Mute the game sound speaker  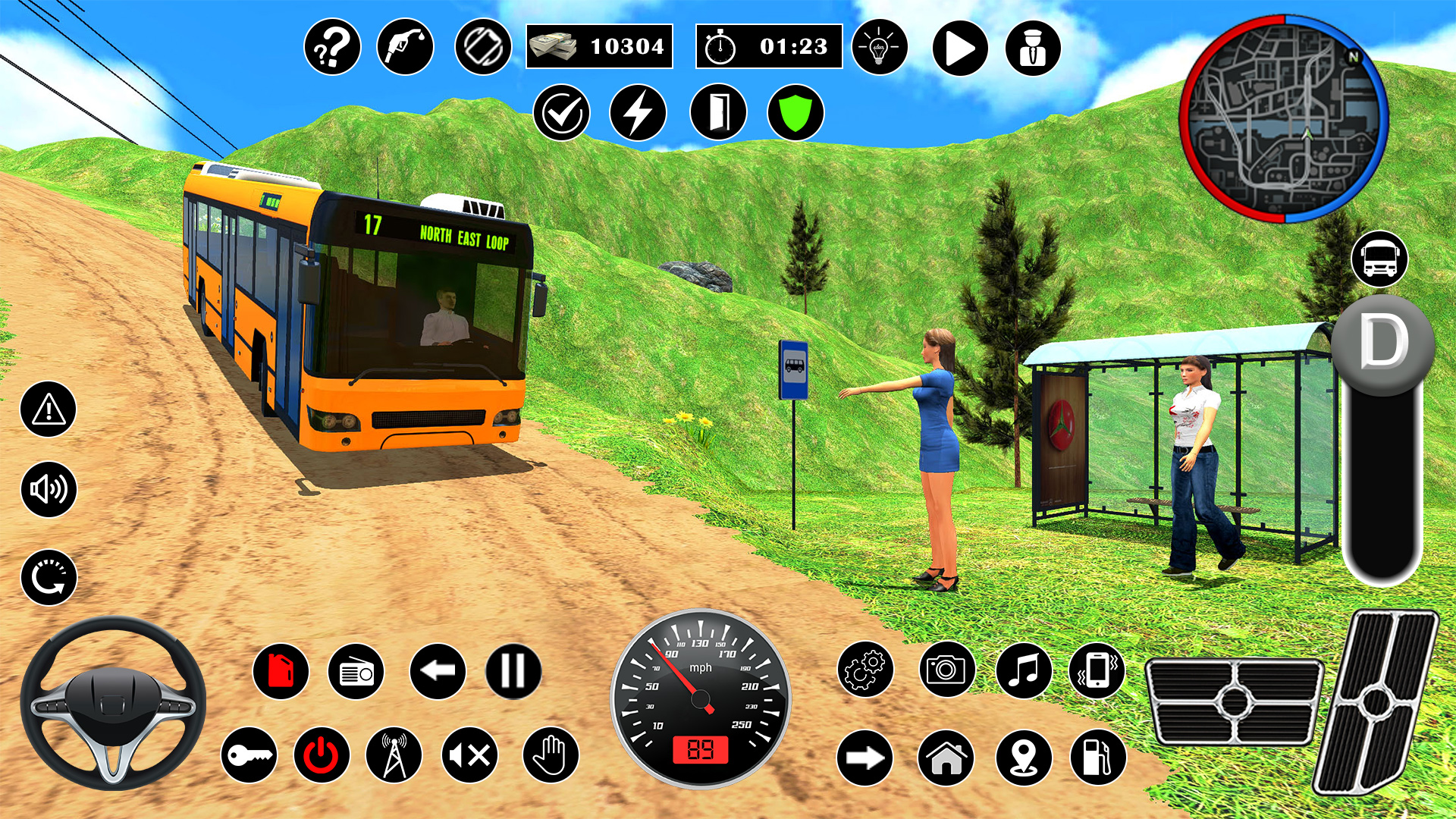coord(470,754)
